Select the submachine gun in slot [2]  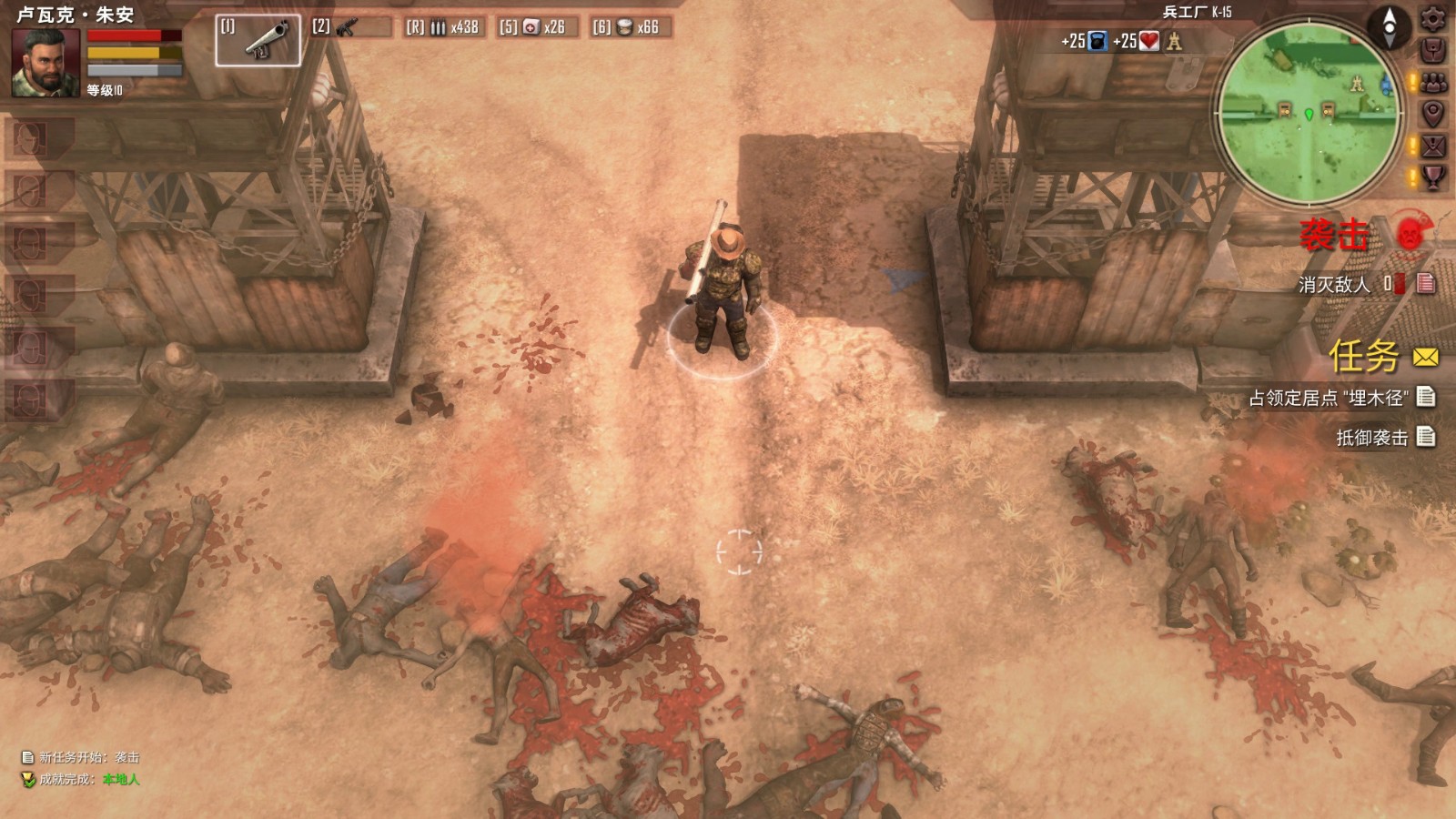(347, 29)
